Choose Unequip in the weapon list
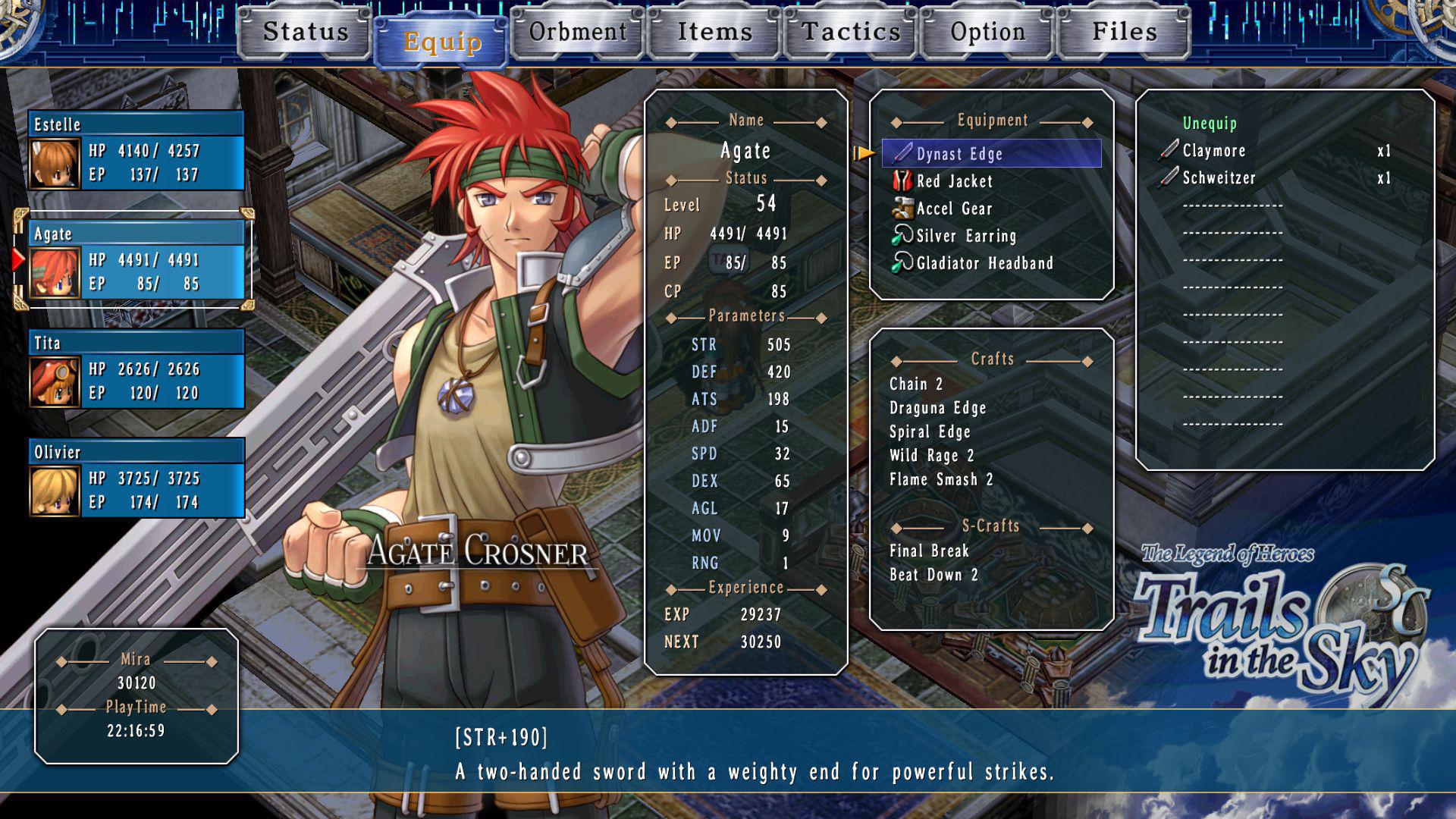Viewport: 1456px width, 819px height. [1210, 123]
